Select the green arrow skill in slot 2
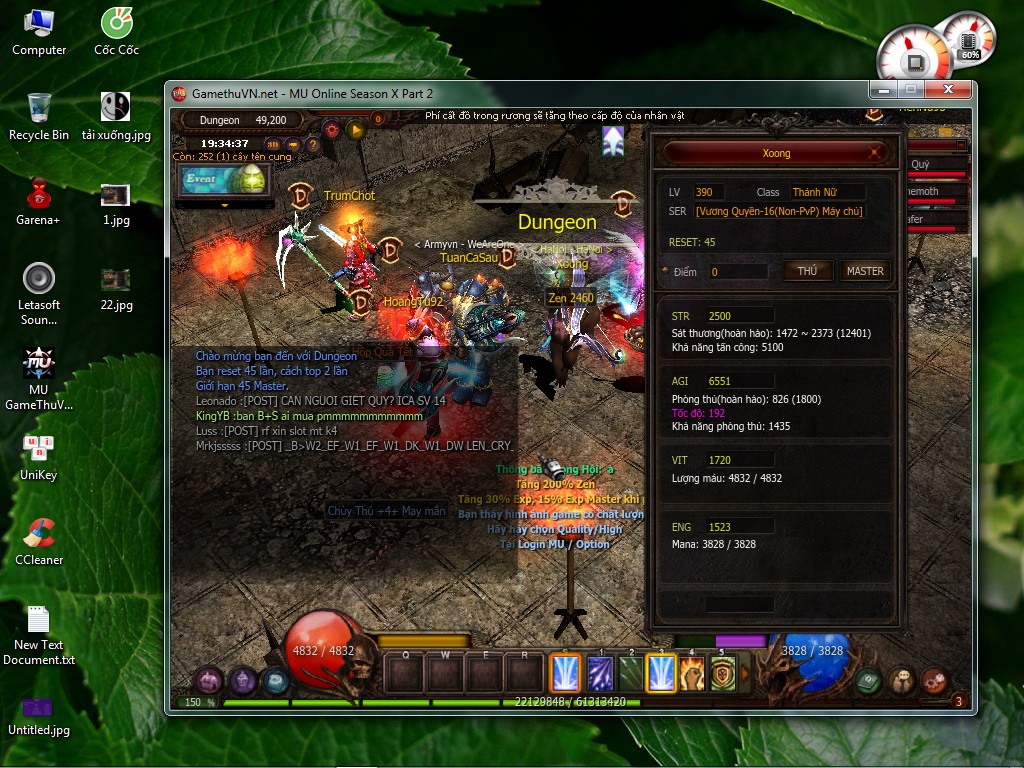This screenshot has height=768, width=1024. tap(630, 674)
